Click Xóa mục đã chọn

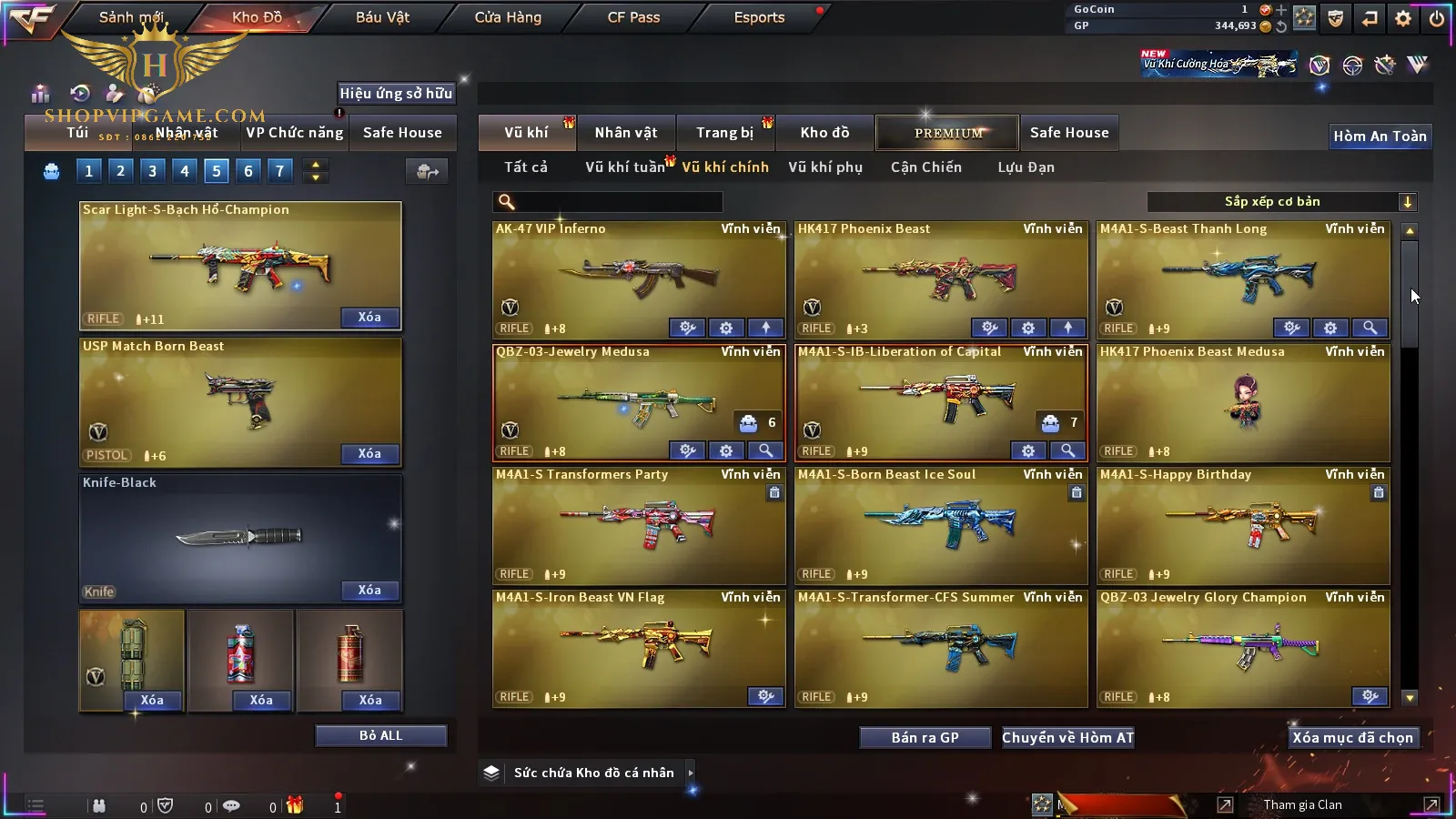tap(1352, 738)
